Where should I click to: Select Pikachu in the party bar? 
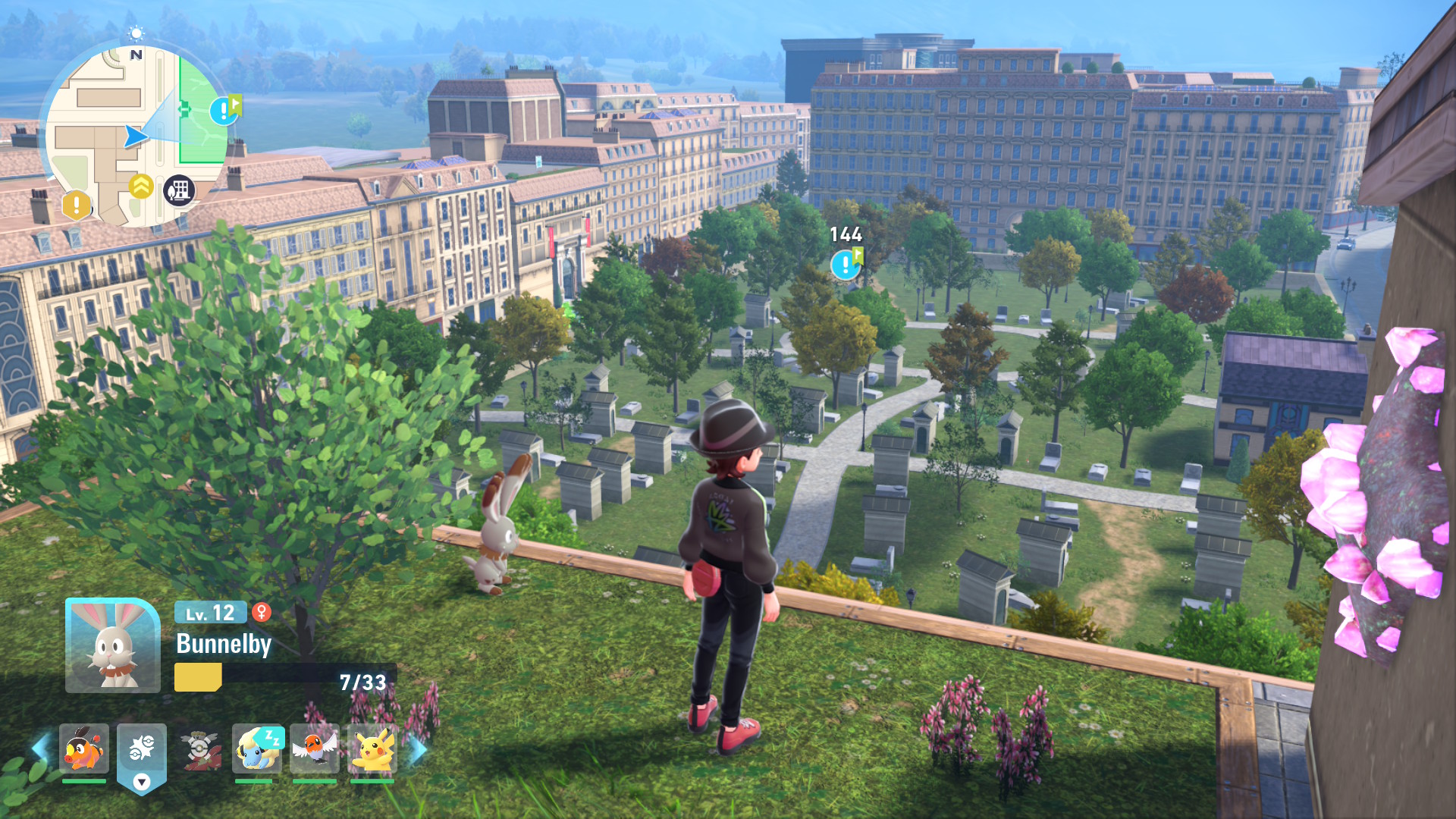372,748
